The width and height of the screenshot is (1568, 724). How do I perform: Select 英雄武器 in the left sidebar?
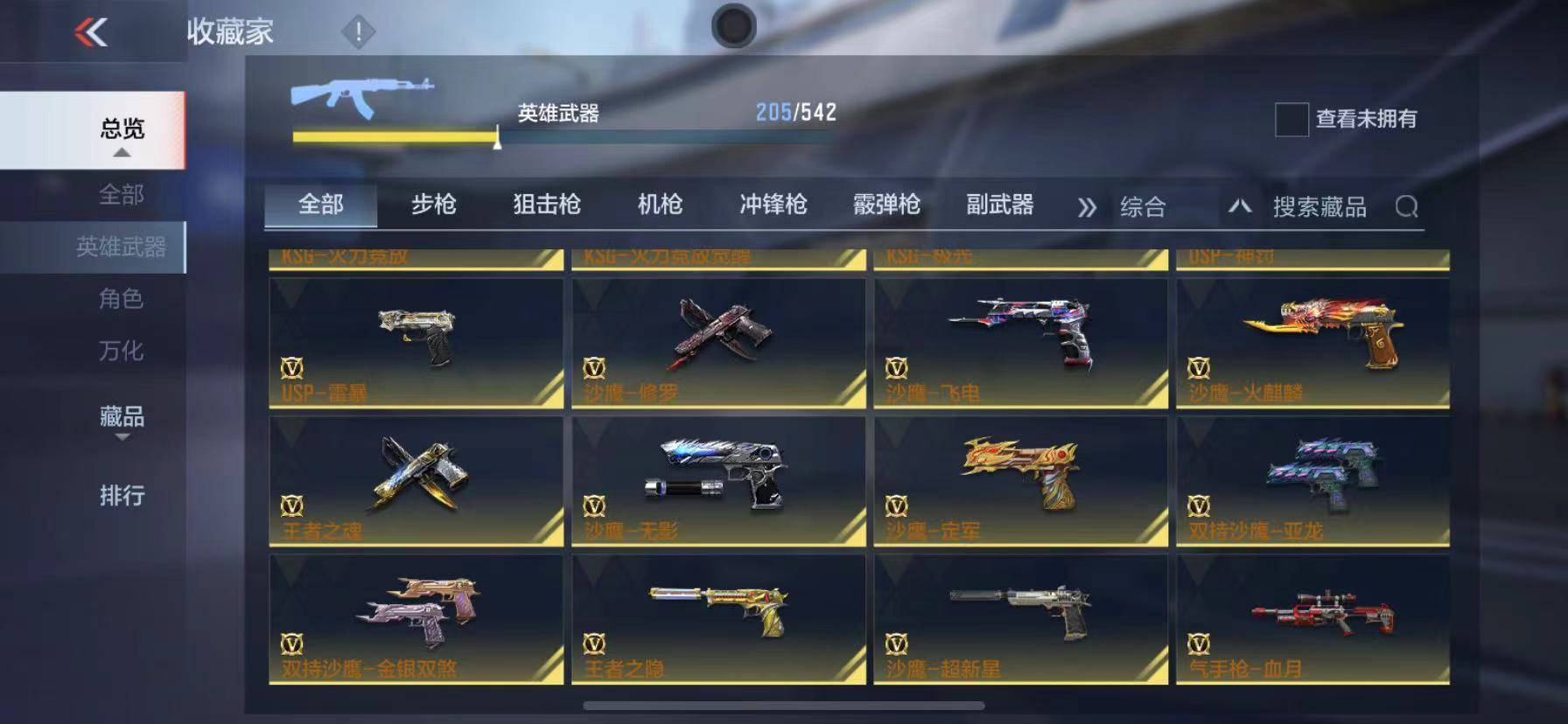(x=119, y=246)
